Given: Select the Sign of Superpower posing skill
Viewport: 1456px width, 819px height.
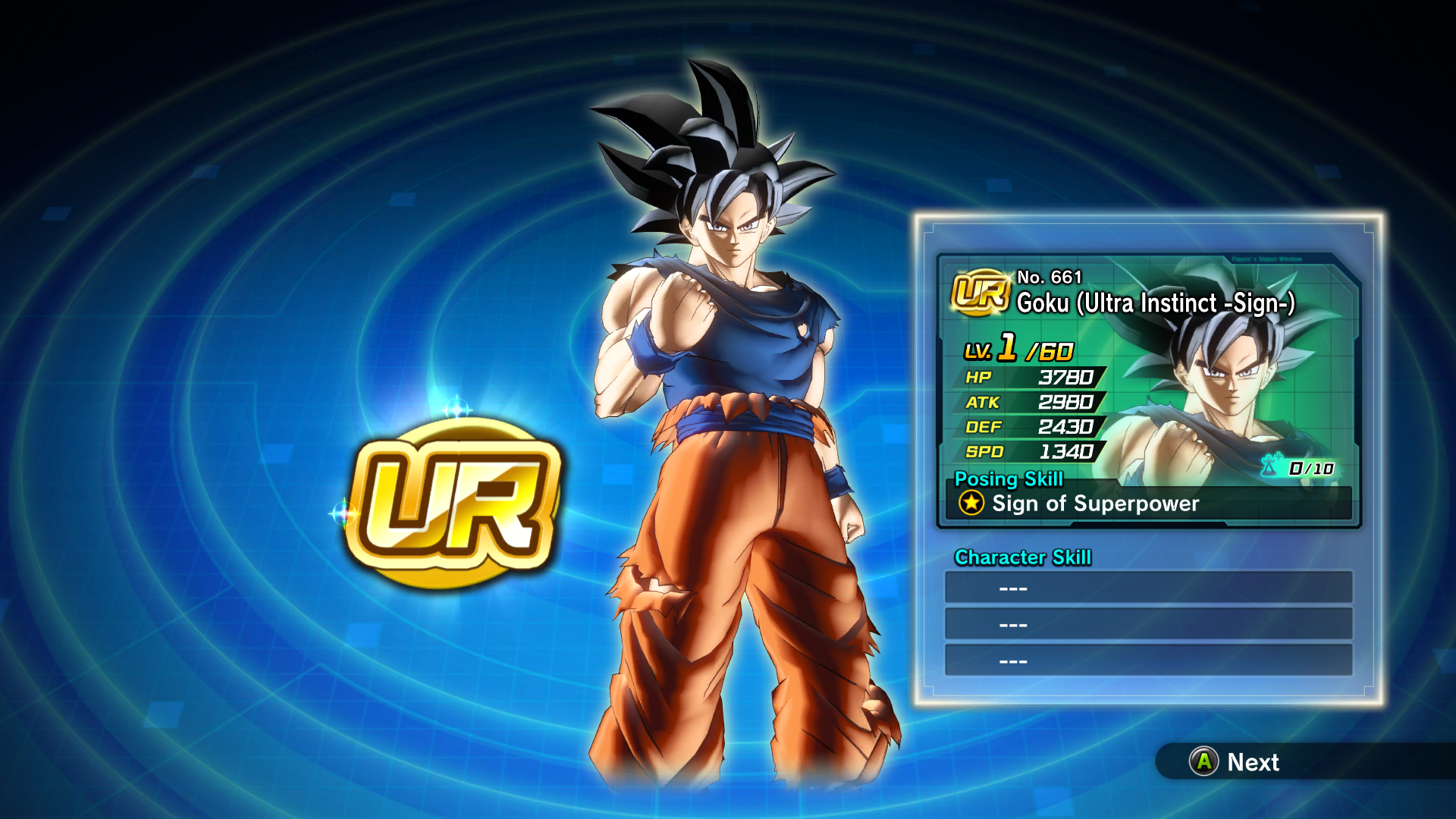Looking at the screenshot, I should coord(1094,504).
